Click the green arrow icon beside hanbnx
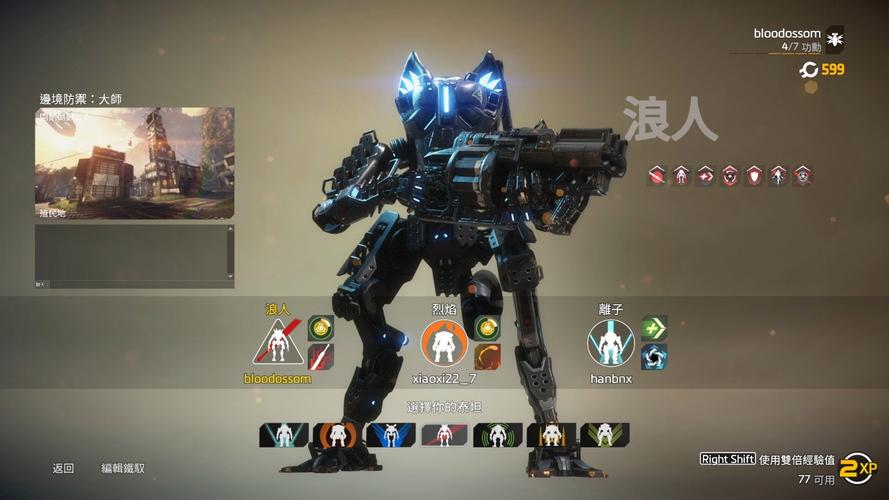 tap(654, 327)
